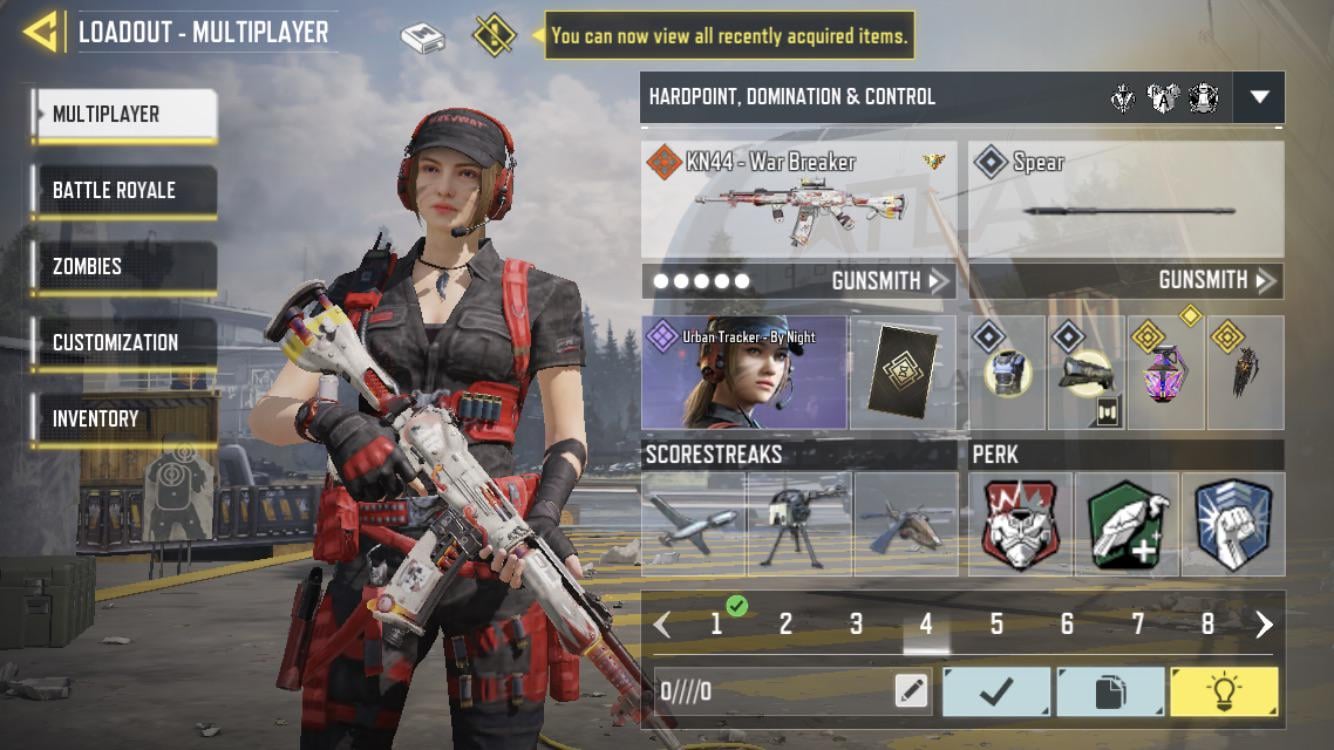Rename the loadout with the pencil icon

pos(911,691)
